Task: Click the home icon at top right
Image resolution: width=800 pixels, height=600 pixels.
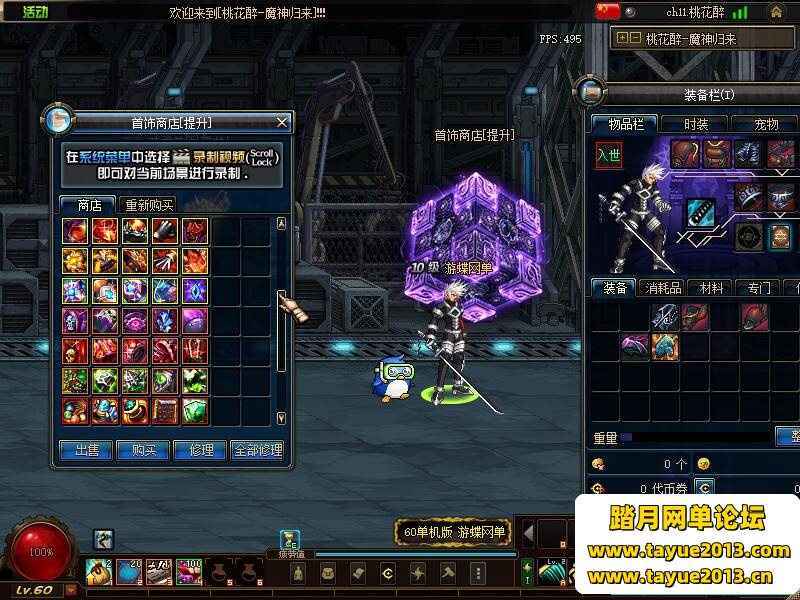Action: coord(776,12)
